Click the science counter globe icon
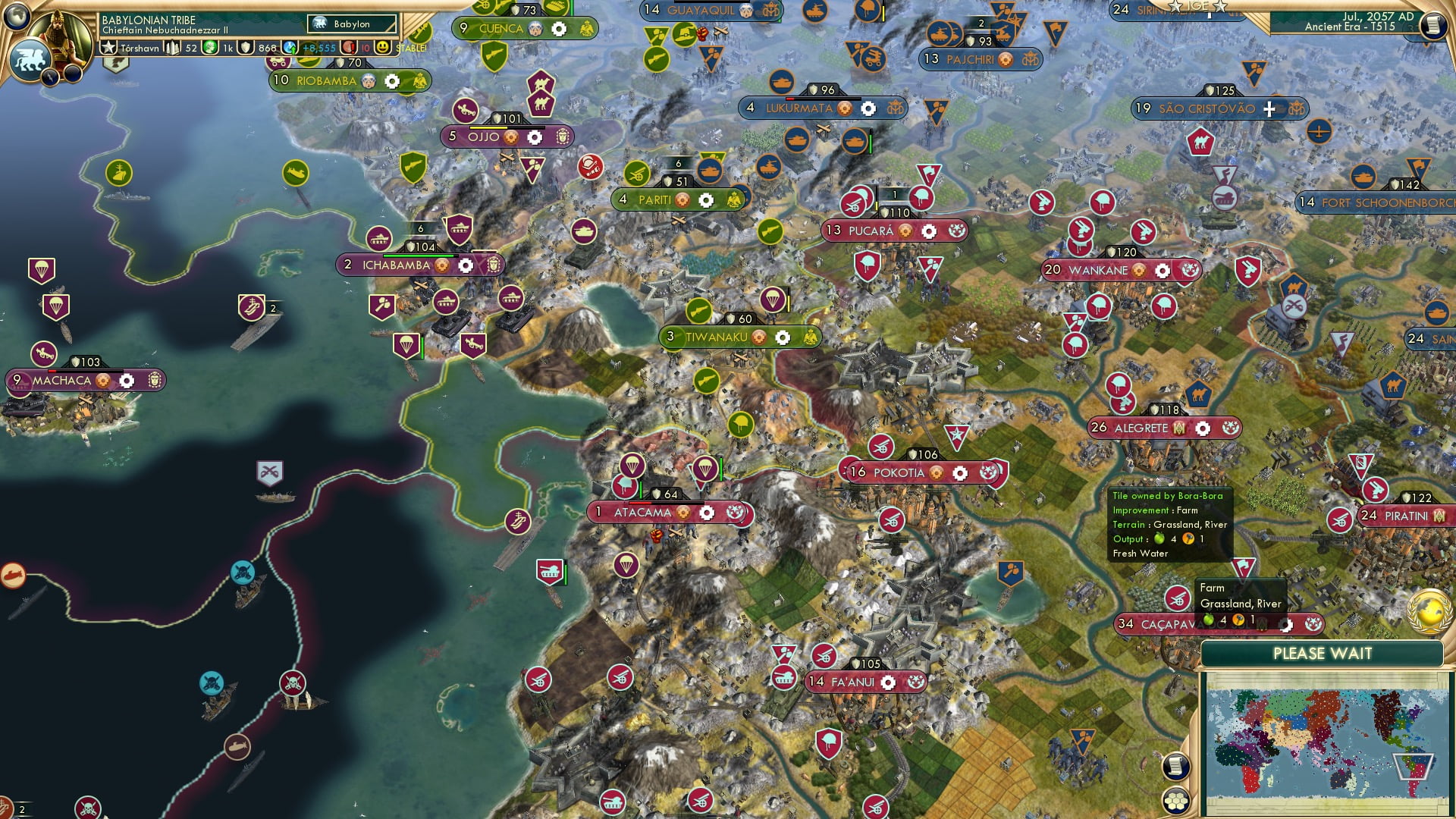 (211, 48)
